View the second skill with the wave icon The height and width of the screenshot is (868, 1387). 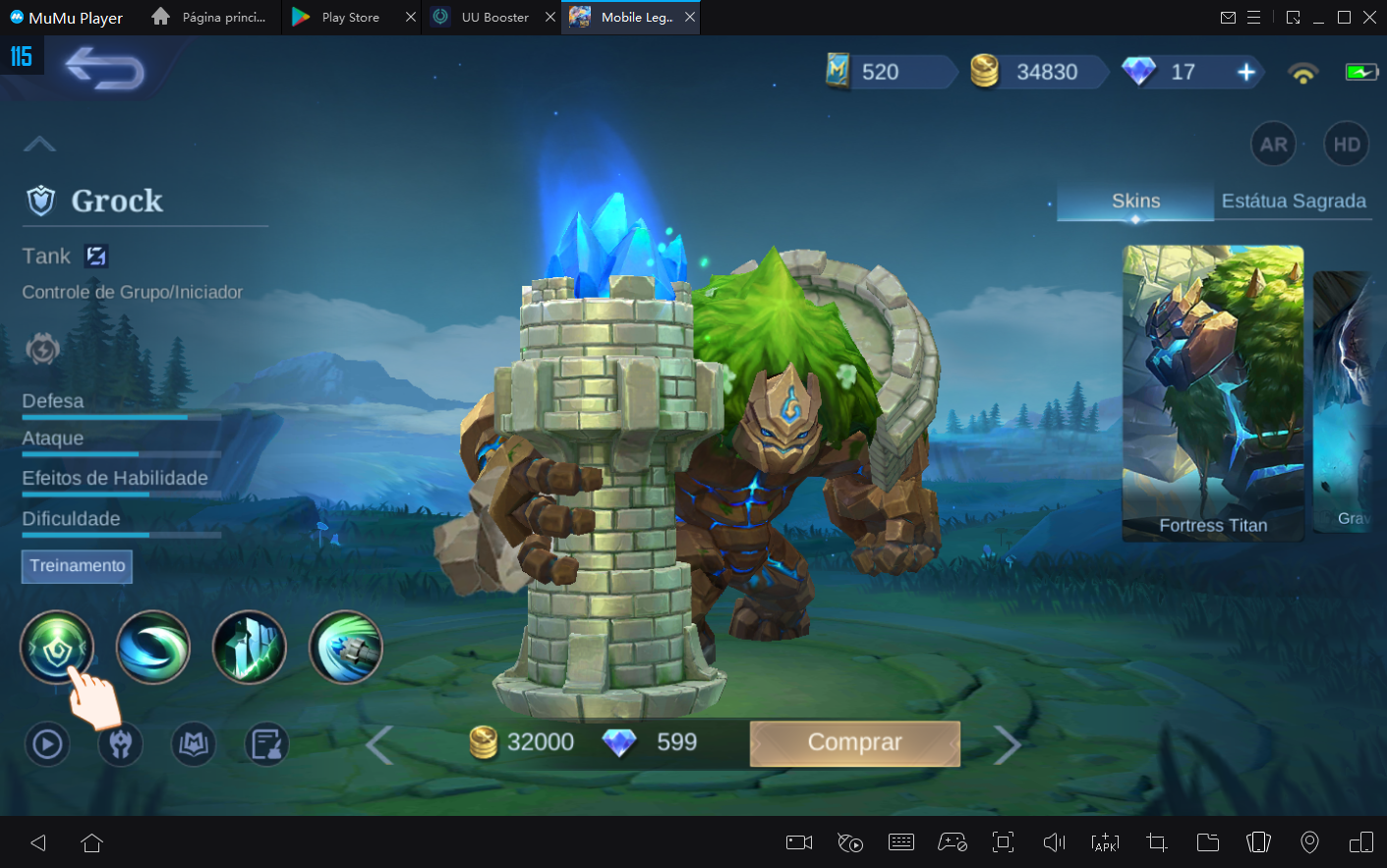(x=152, y=647)
